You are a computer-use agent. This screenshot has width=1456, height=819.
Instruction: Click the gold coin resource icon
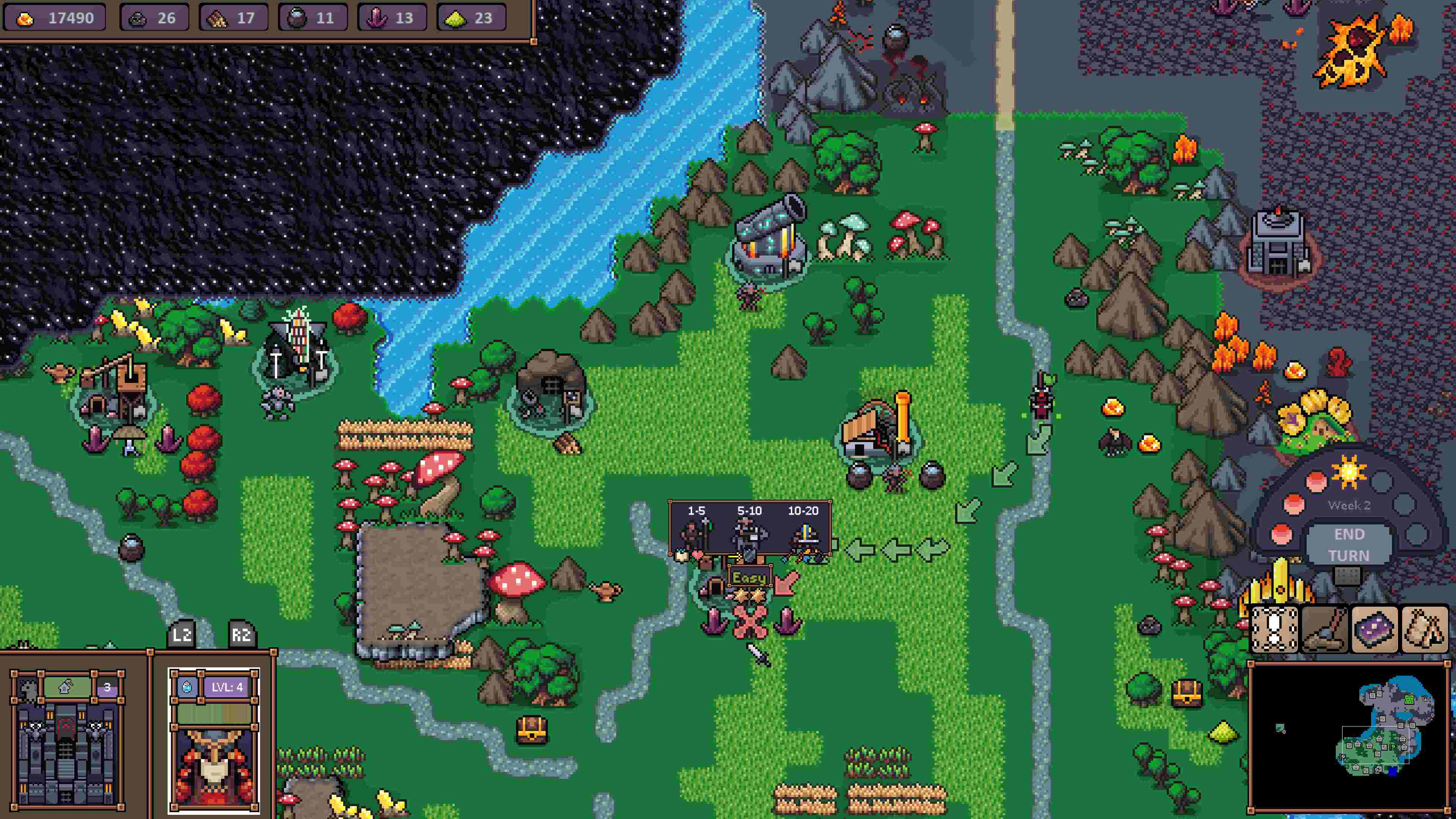click(x=25, y=18)
